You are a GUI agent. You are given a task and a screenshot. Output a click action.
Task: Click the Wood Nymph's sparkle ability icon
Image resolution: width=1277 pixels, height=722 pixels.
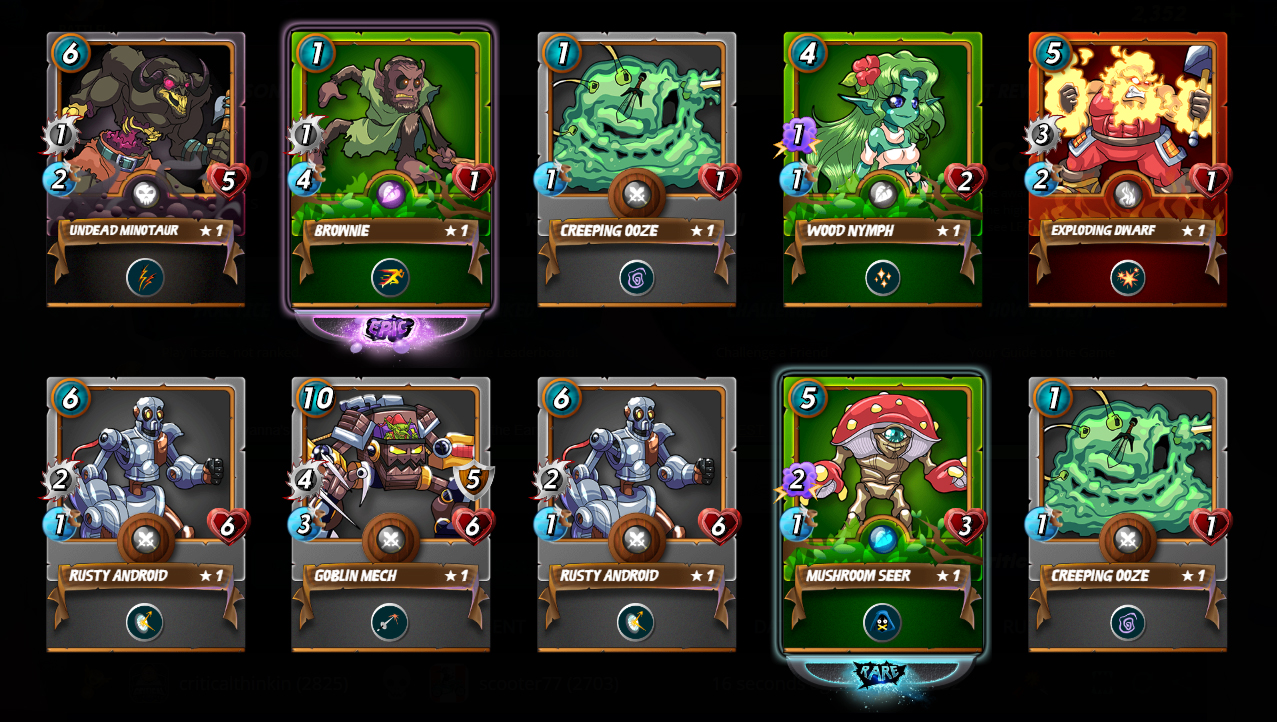882,278
